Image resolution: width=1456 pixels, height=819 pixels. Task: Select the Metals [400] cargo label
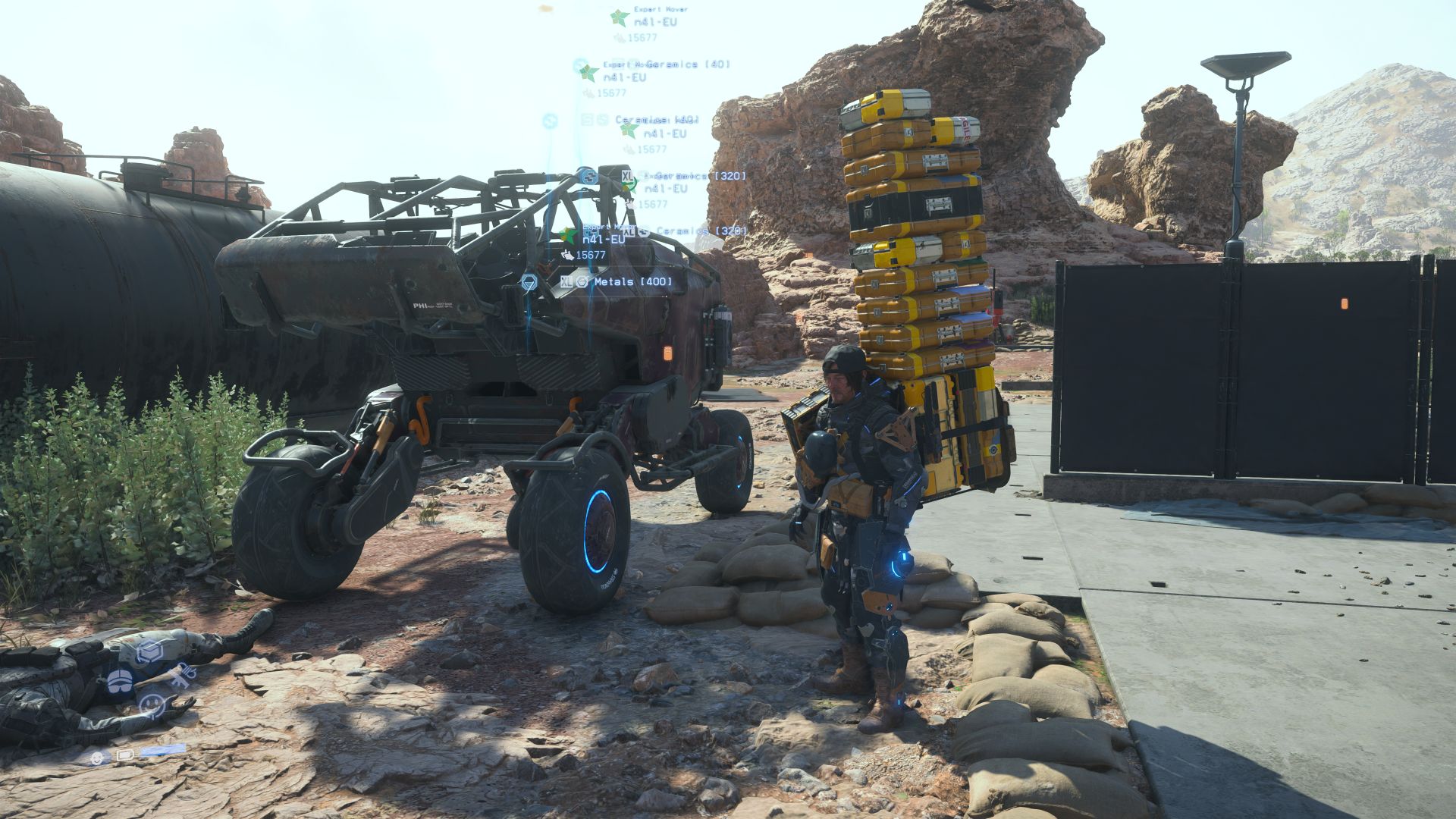tap(632, 281)
